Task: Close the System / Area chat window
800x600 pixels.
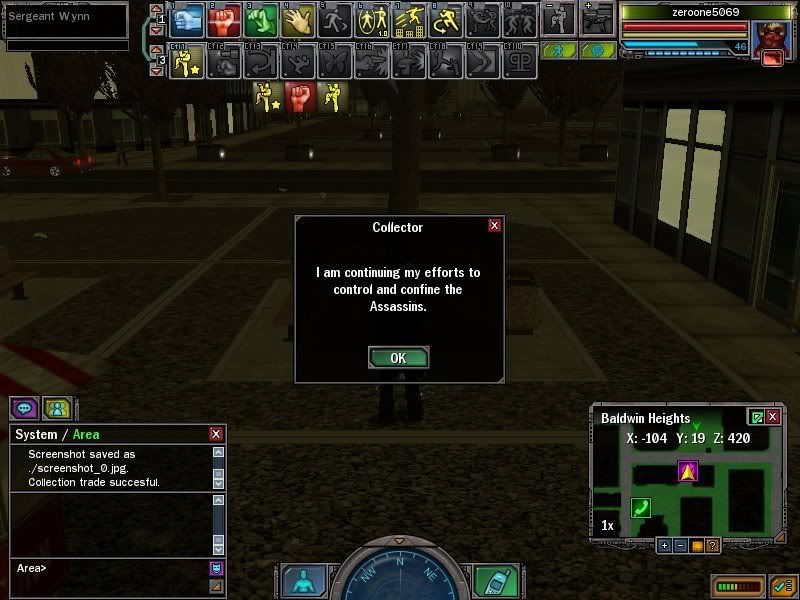Action: click(215, 434)
